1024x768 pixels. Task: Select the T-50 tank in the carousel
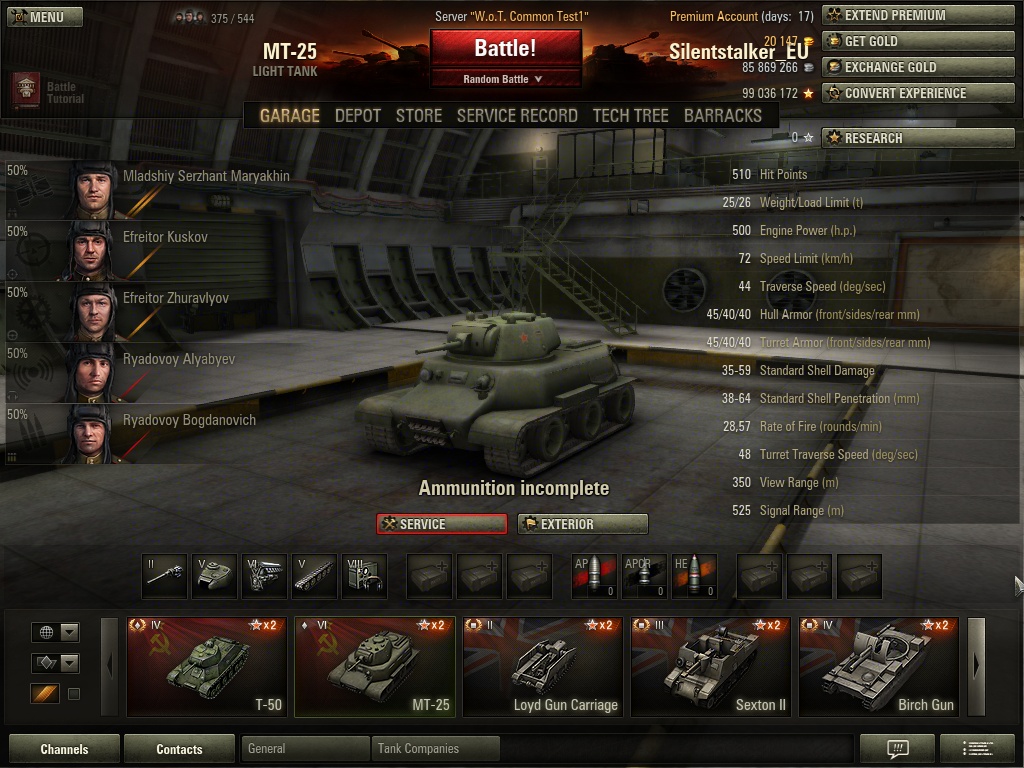pyautogui.click(x=207, y=666)
